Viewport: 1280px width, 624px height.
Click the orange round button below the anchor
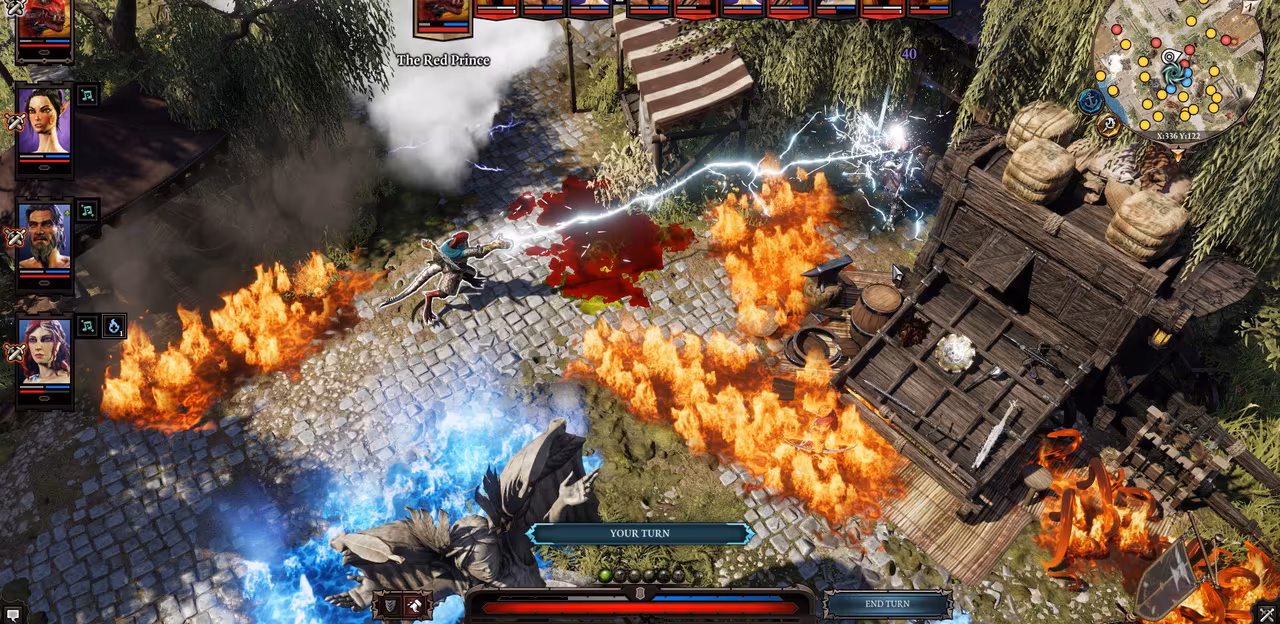pos(1107,125)
